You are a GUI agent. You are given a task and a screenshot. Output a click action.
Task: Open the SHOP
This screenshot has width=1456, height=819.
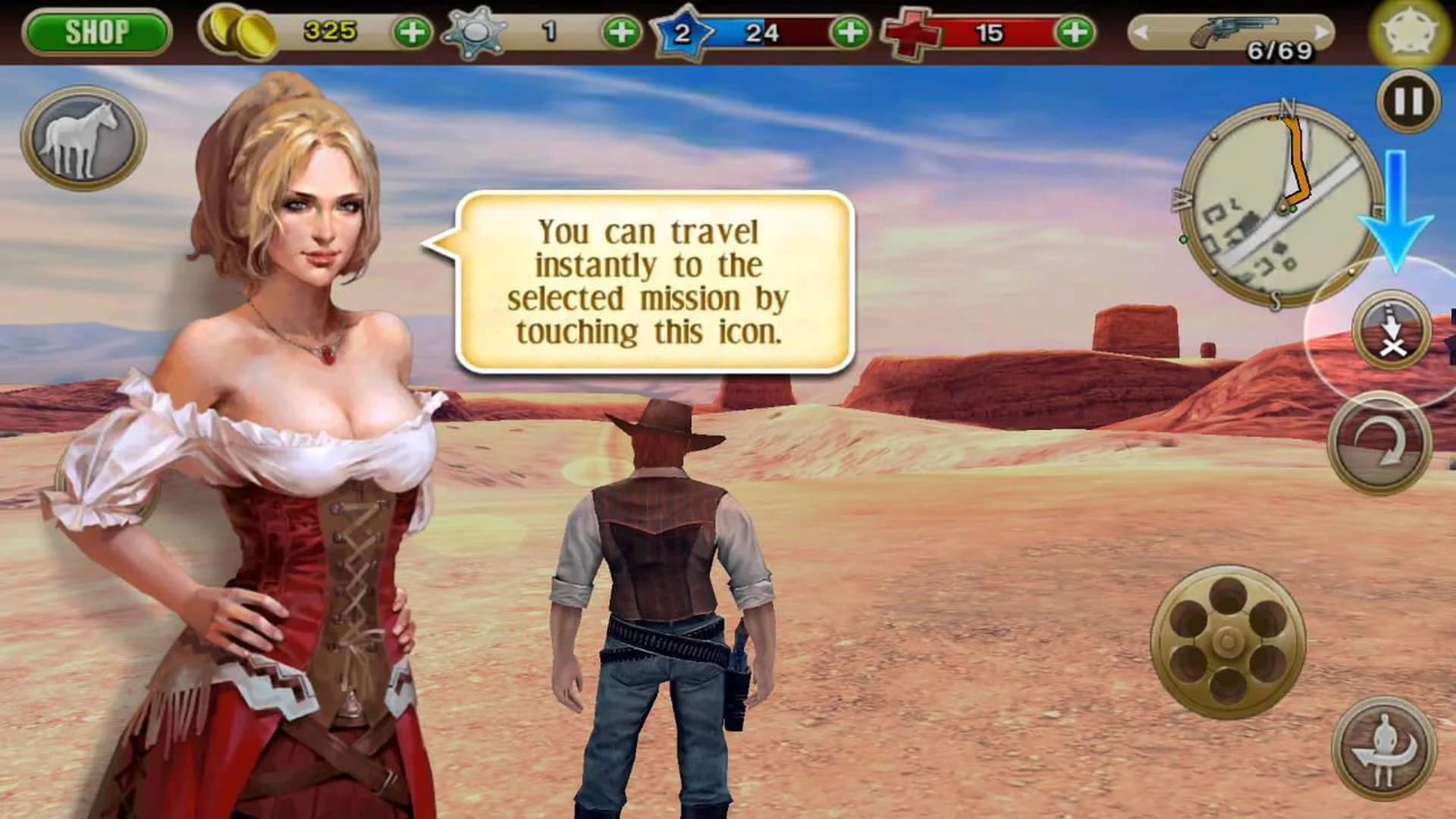[99, 32]
